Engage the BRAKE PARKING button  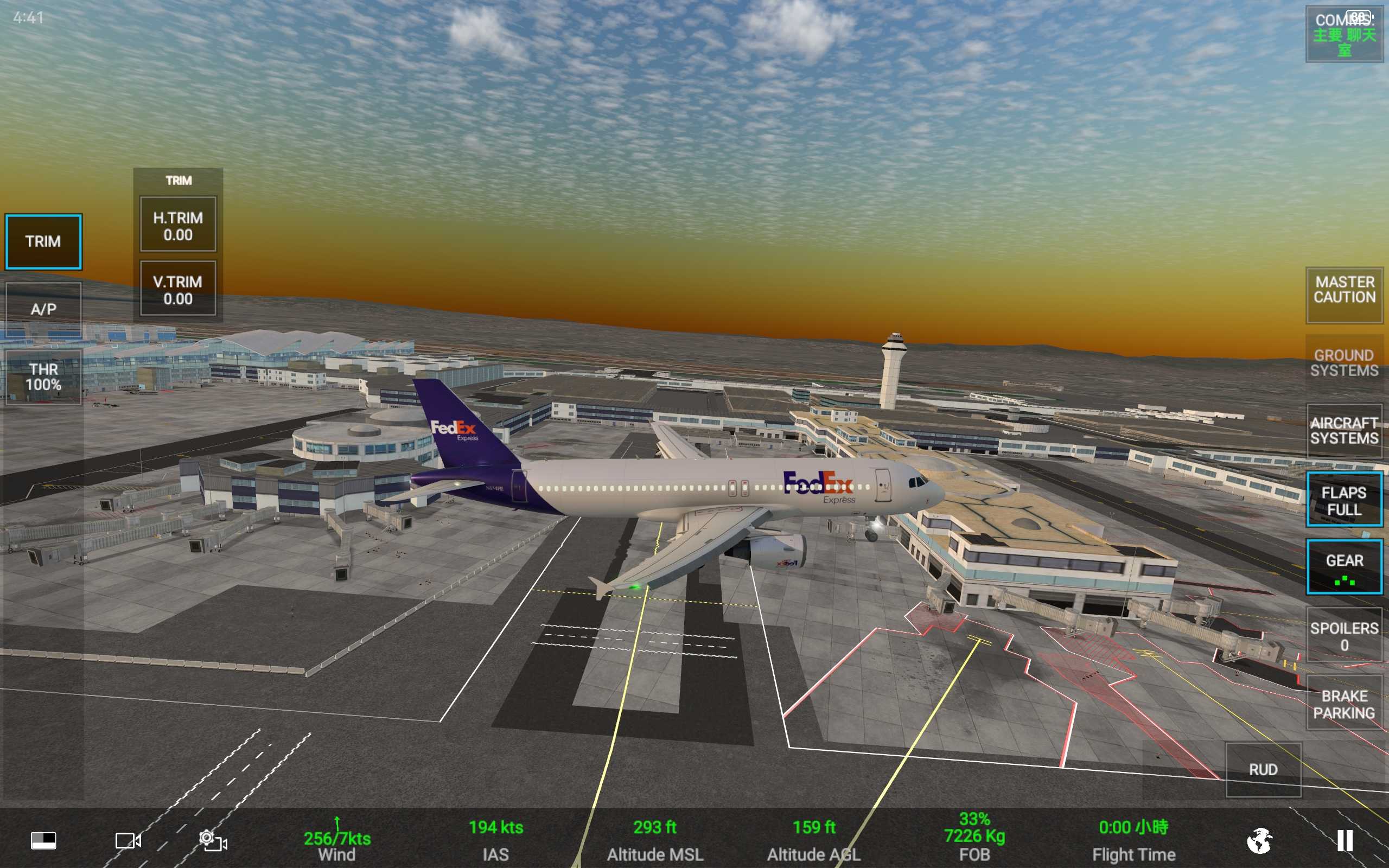pyautogui.click(x=1344, y=704)
